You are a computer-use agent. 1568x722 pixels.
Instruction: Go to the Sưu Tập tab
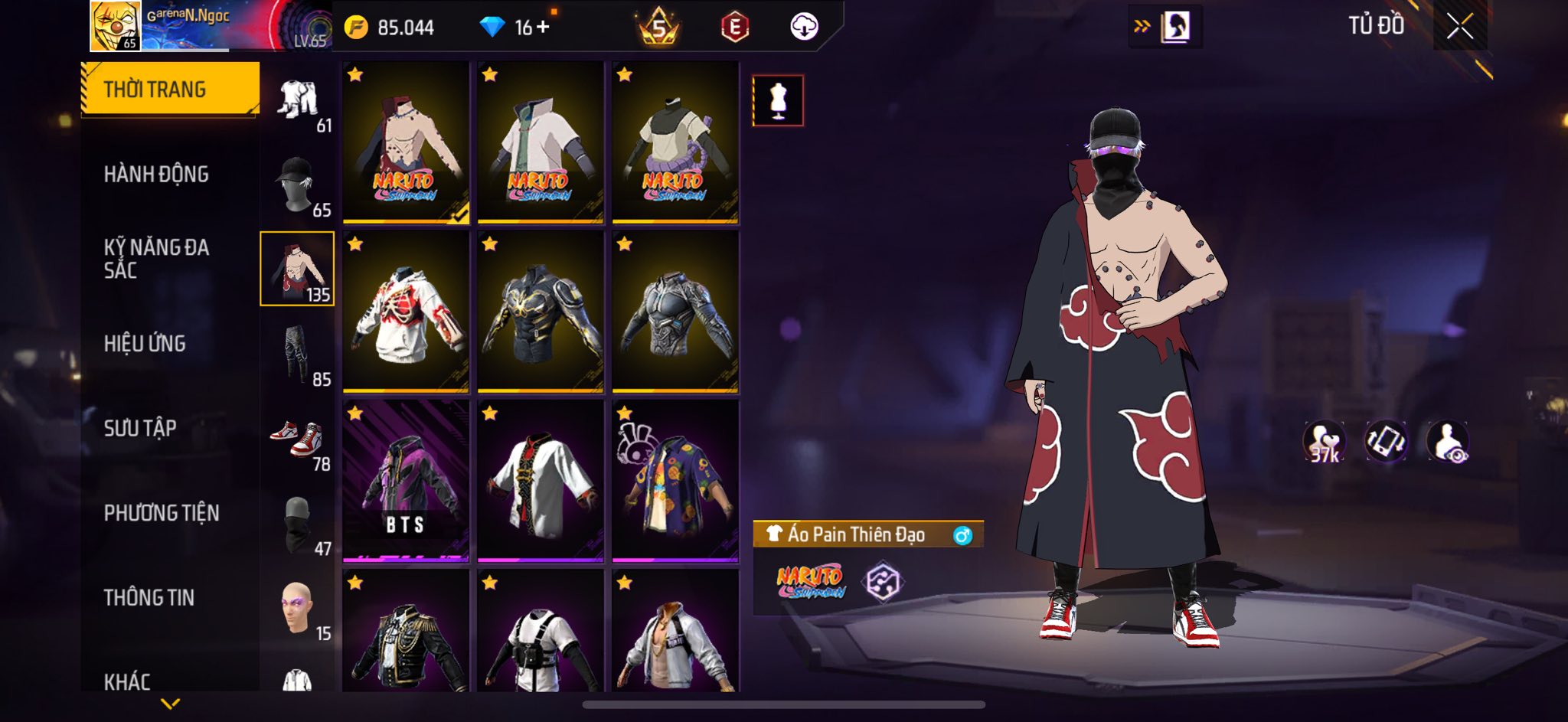[x=140, y=428]
